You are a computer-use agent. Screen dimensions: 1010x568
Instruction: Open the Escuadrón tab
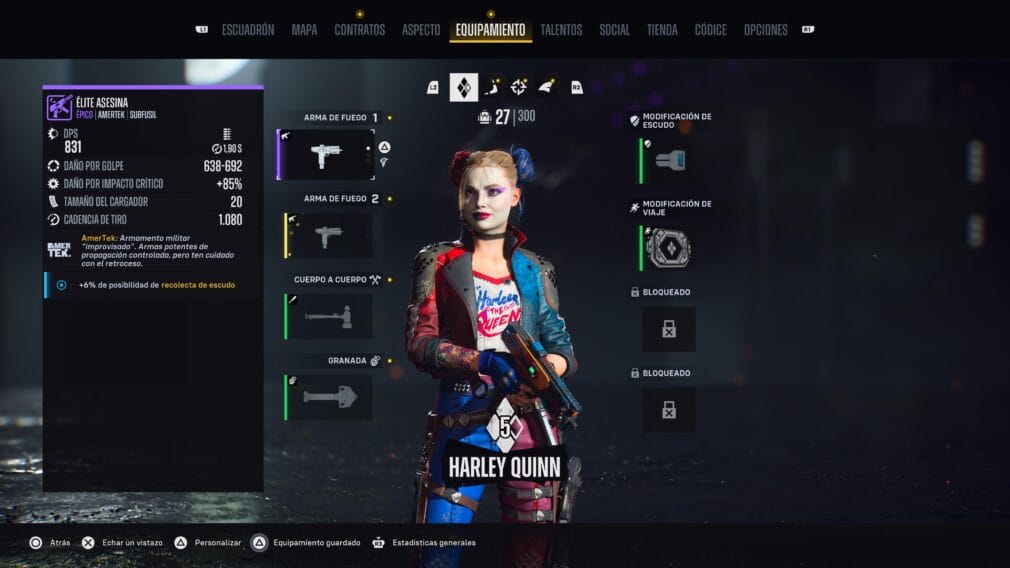coord(247,30)
